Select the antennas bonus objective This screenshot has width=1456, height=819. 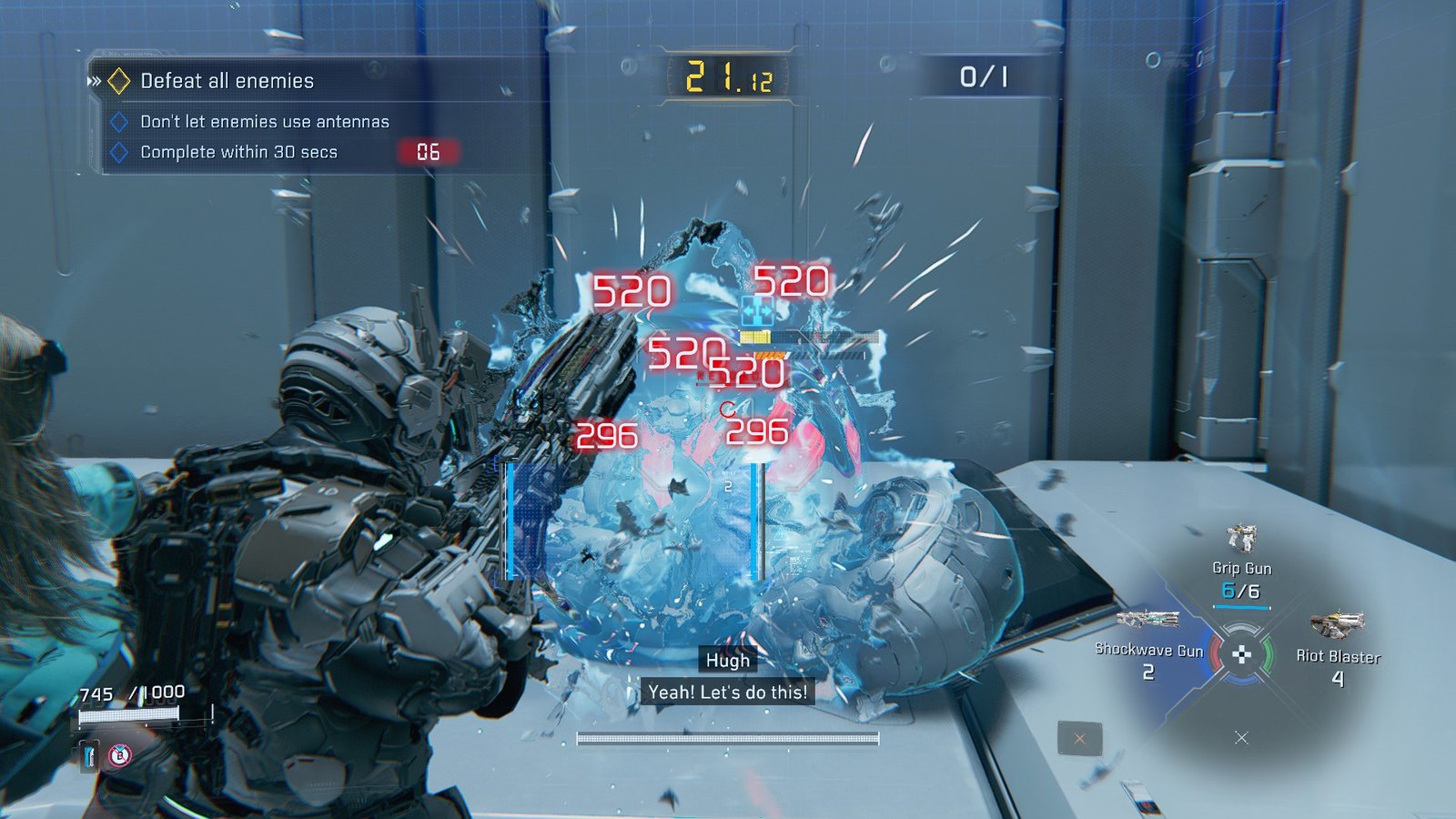tap(264, 122)
